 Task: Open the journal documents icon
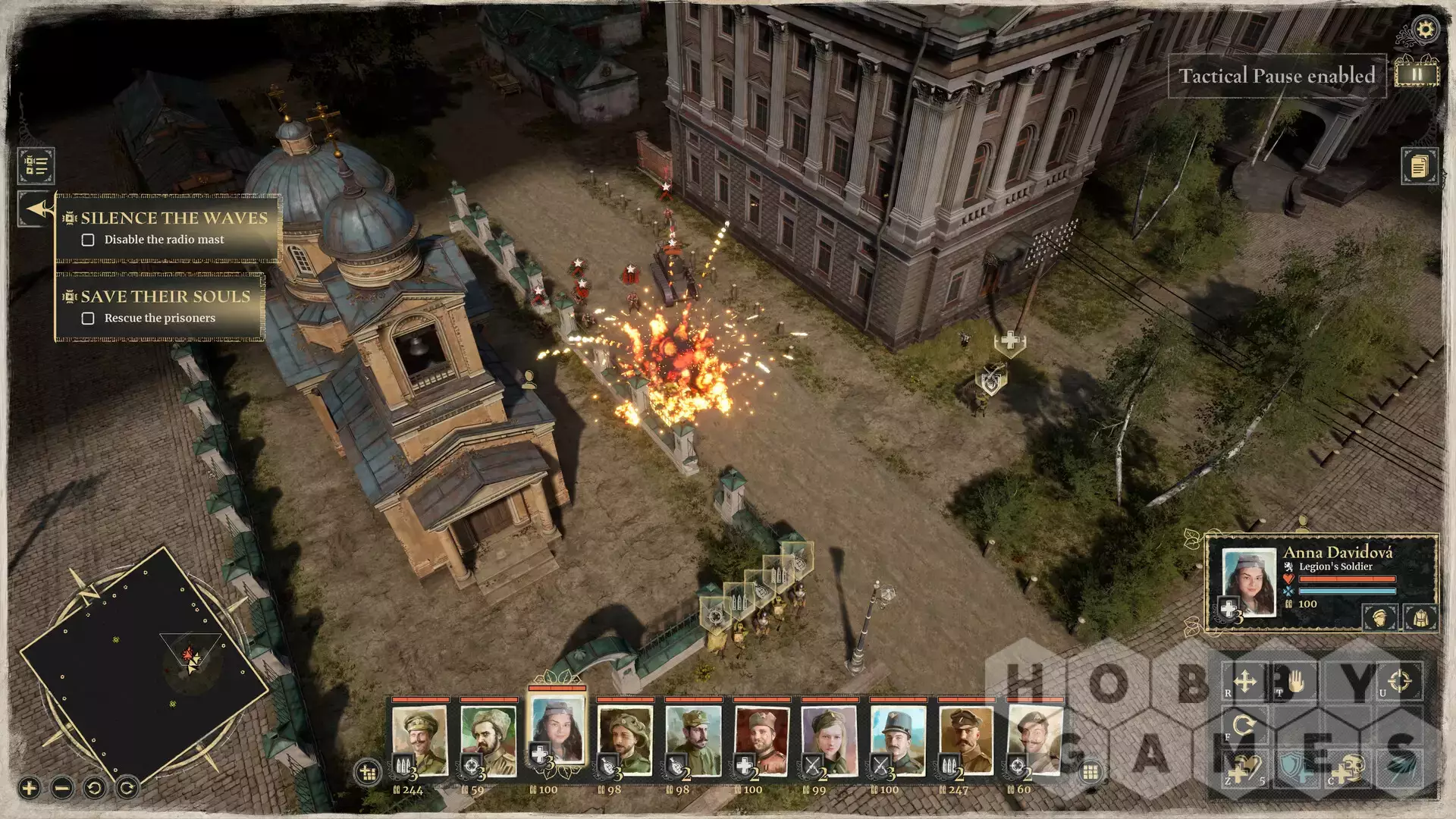[x=1419, y=165]
